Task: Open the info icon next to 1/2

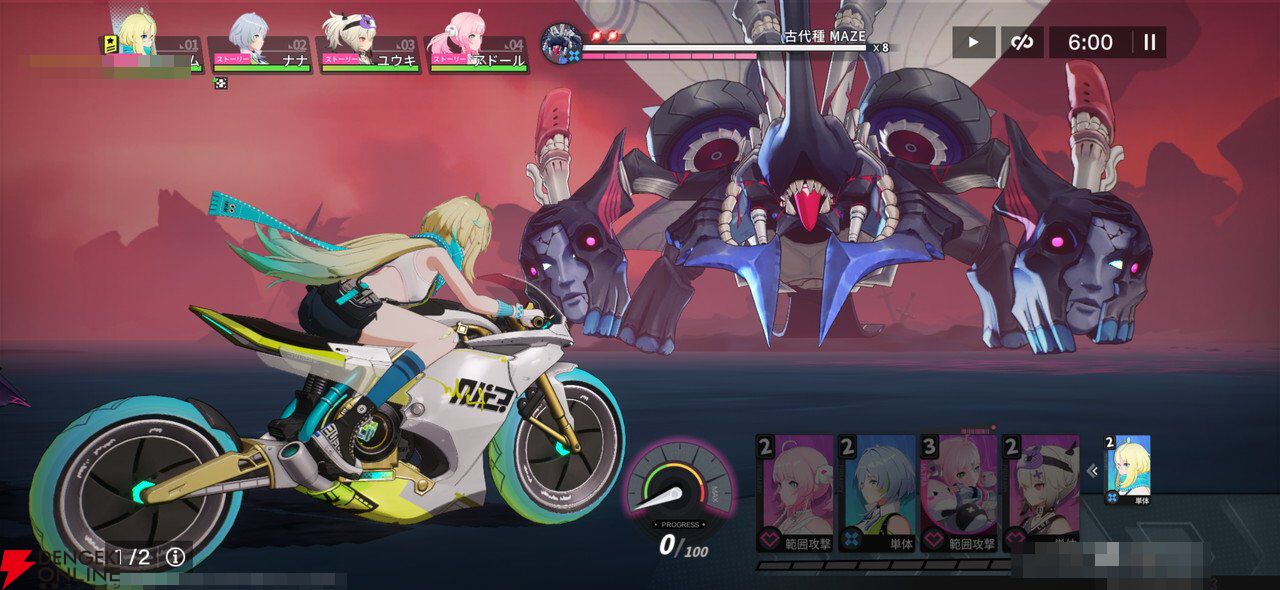Action: (x=176, y=557)
